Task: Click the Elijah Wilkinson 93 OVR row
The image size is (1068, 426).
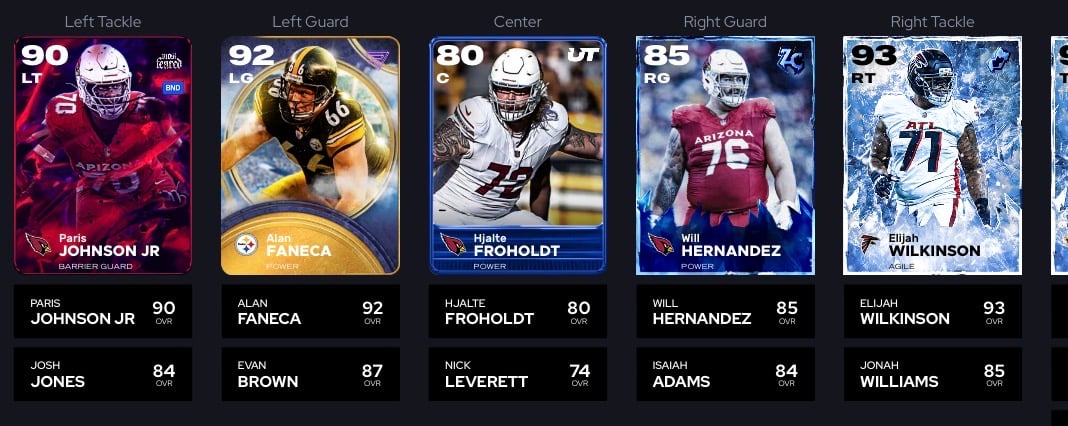Action: (932, 311)
